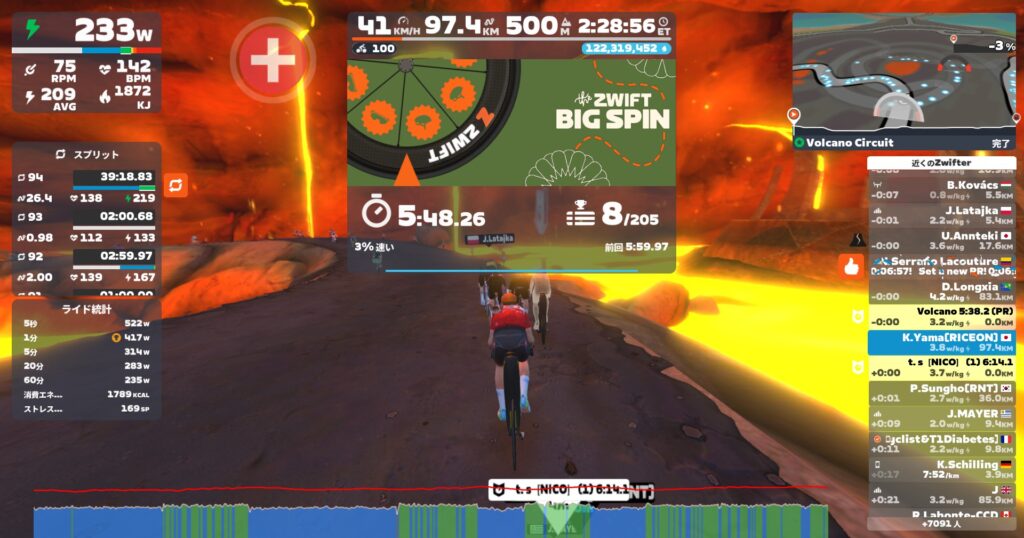Click the splits panel header
1024x538 pixels.
pos(86,155)
